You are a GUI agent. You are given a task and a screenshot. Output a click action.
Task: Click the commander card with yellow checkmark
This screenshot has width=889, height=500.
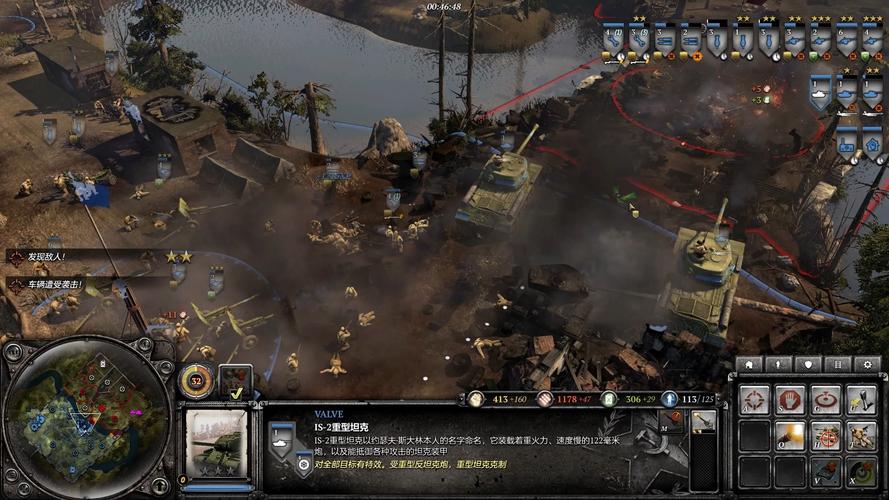(236, 380)
